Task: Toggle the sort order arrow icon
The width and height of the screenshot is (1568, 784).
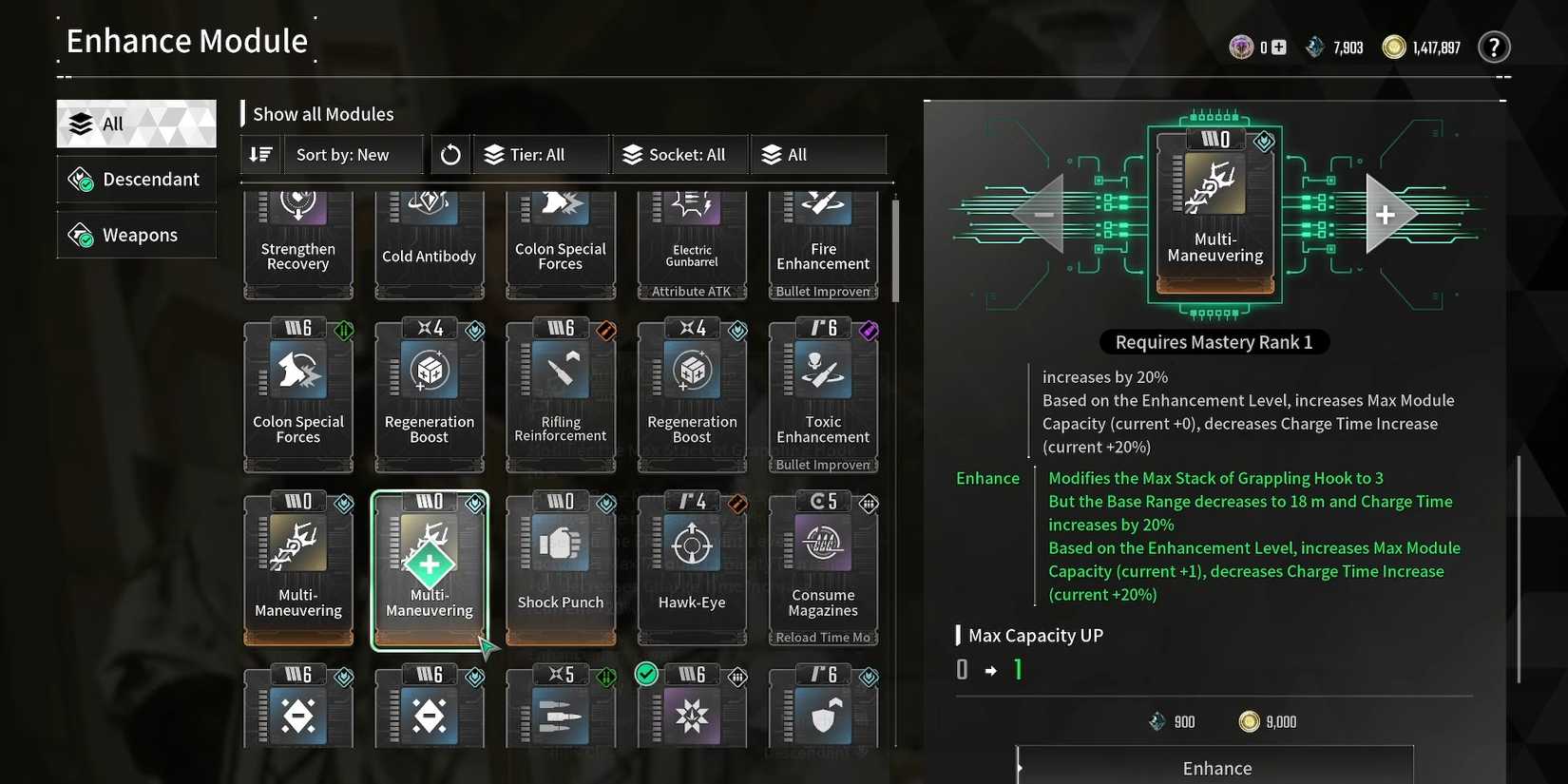Action: [x=259, y=154]
